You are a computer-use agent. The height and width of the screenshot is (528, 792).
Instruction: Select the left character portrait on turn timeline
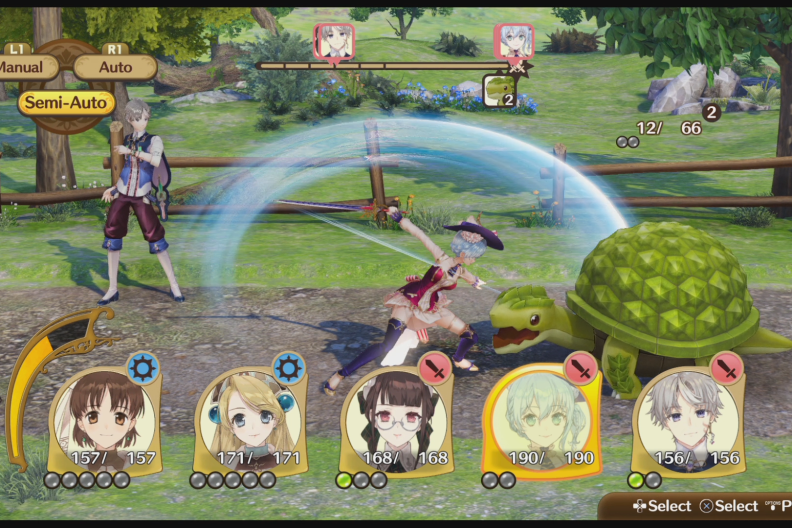[x=334, y=40]
